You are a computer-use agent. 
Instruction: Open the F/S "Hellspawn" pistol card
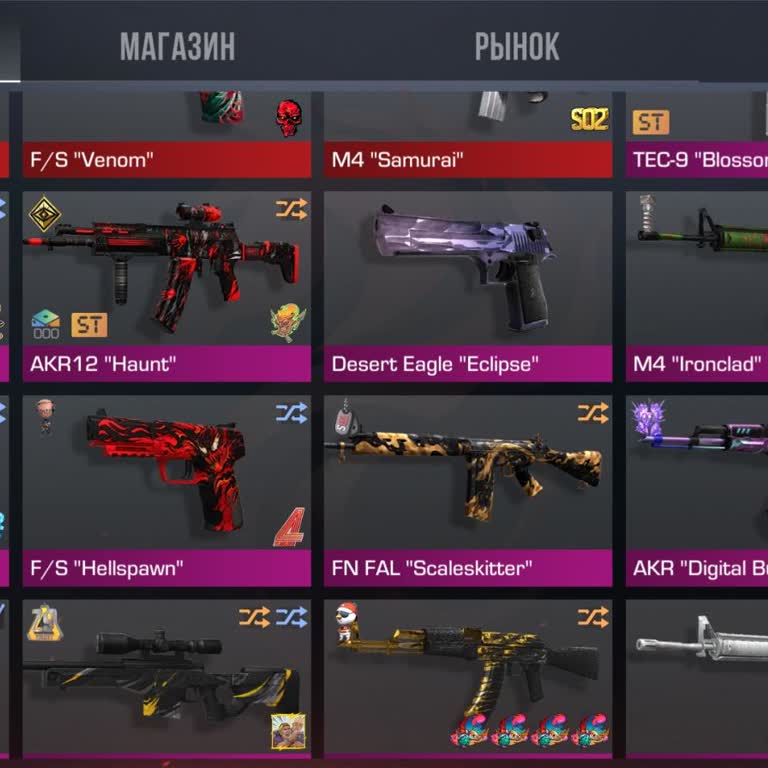[166, 490]
